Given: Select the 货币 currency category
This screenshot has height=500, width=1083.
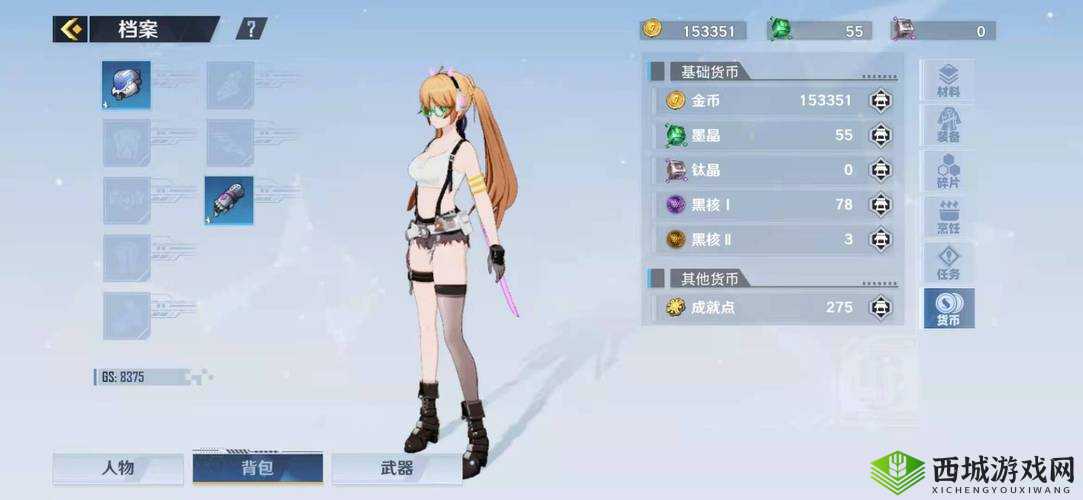Looking at the screenshot, I should (948, 310).
